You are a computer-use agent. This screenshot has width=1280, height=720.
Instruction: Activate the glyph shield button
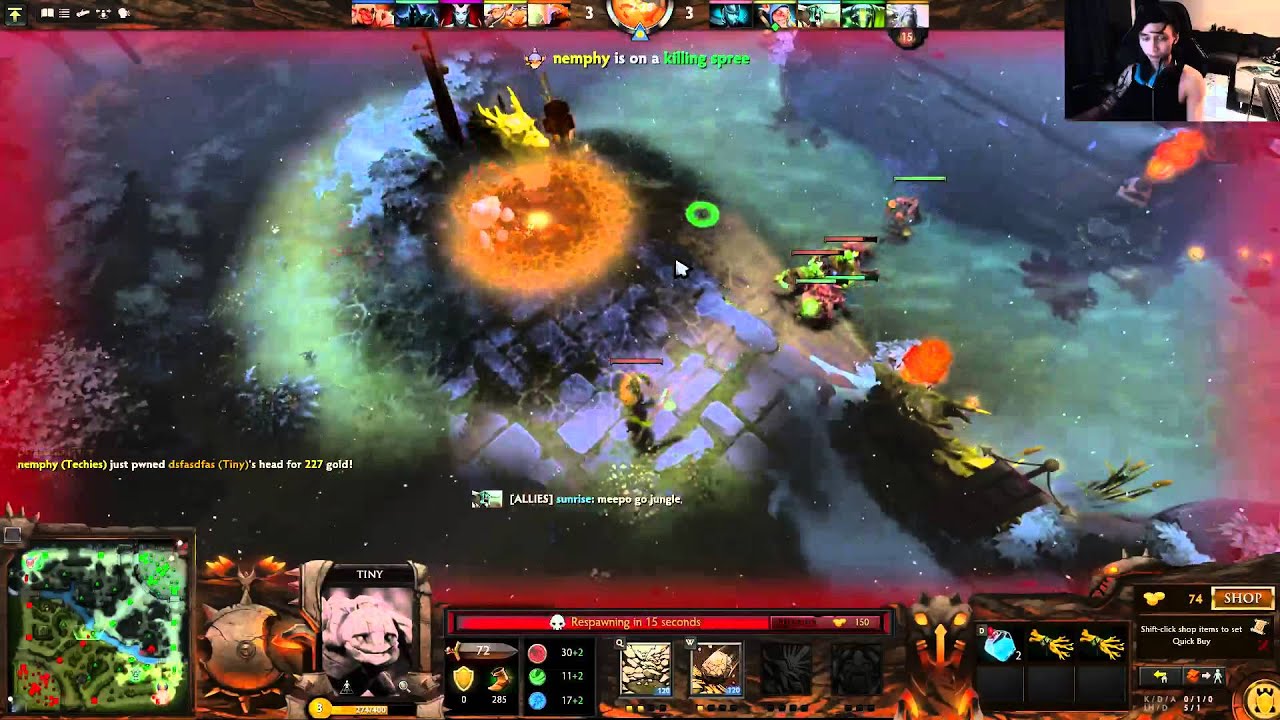click(1260, 699)
